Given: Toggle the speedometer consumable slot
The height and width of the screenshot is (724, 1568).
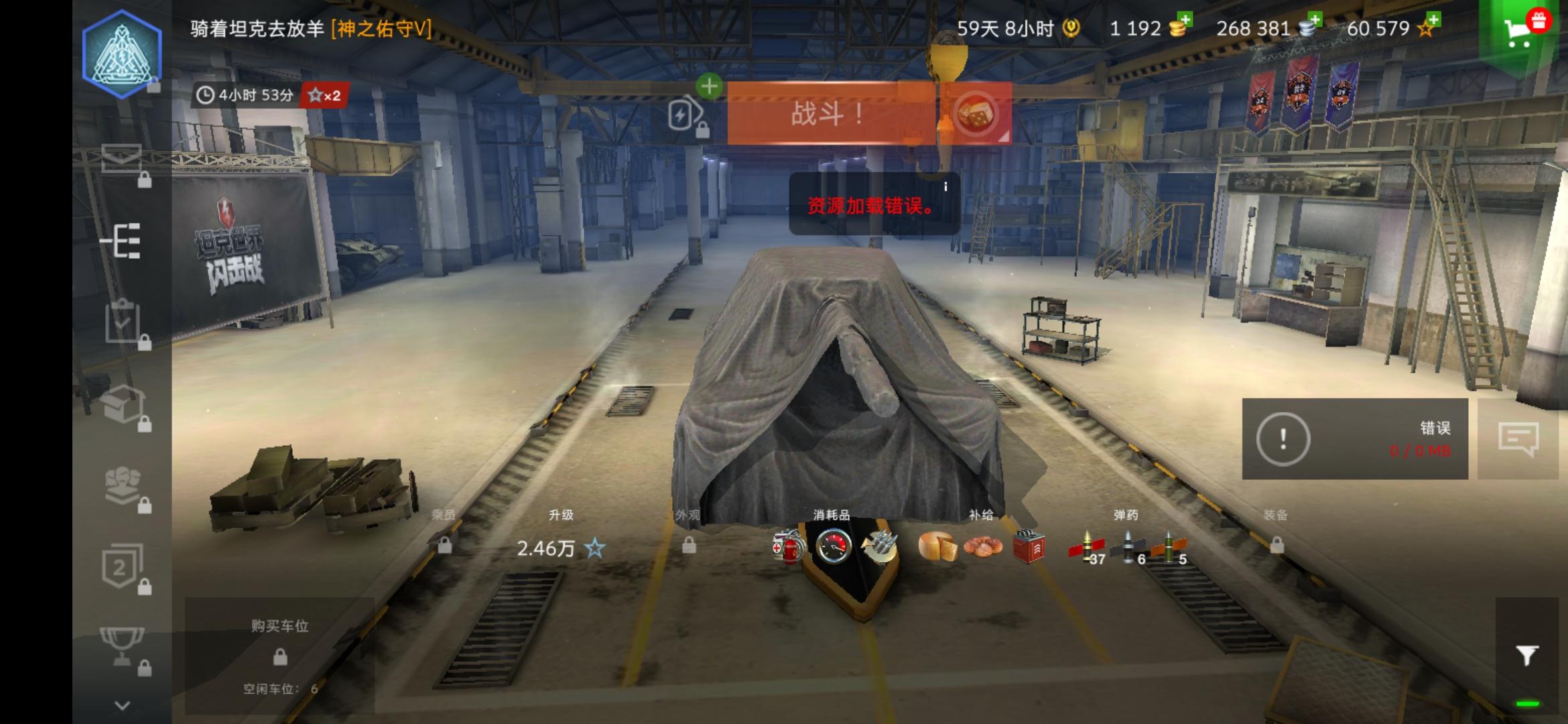Looking at the screenshot, I should pyautogui.click(x=833, y=547).
